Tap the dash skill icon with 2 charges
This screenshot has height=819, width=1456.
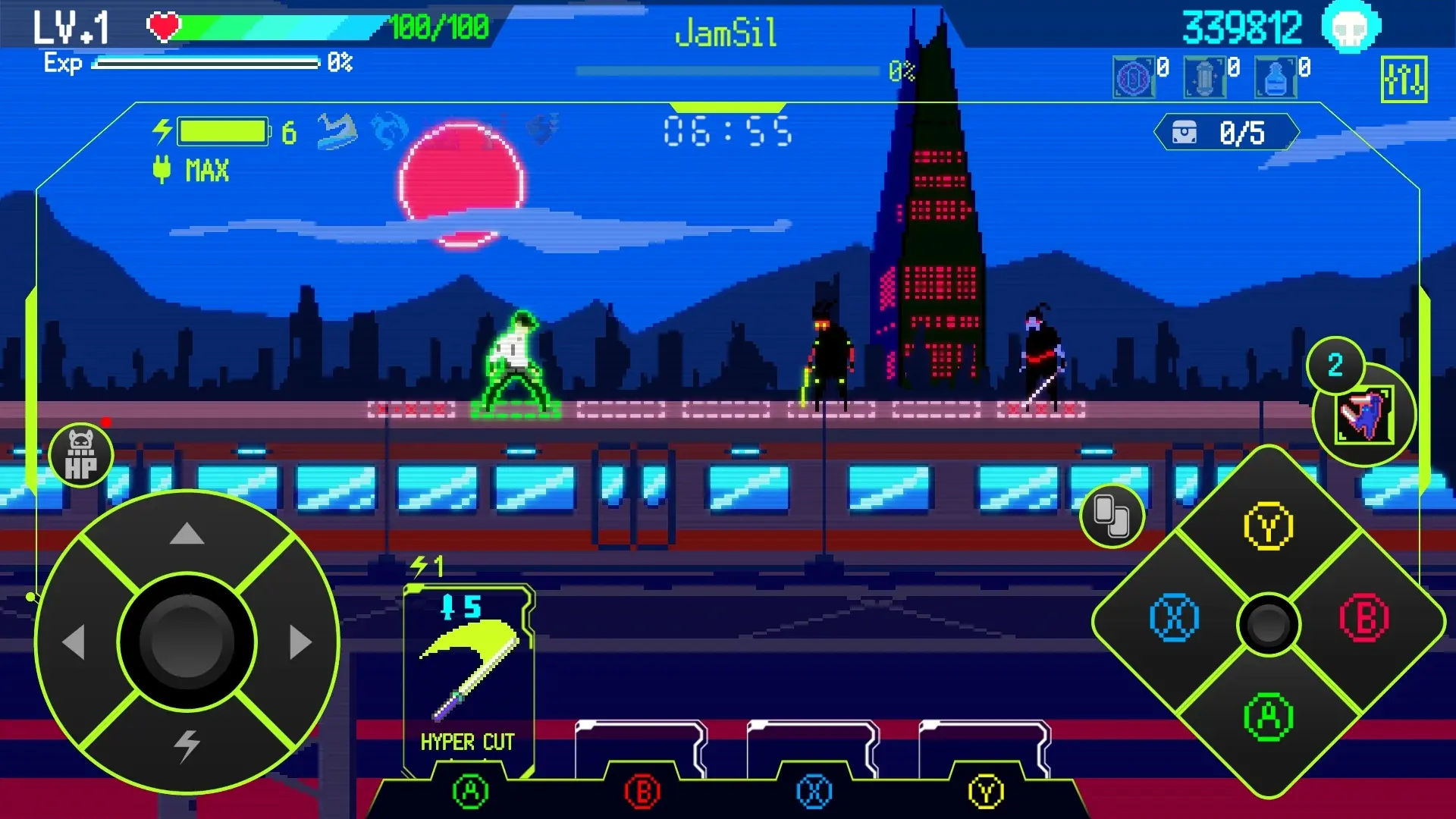click(1365, 413)
